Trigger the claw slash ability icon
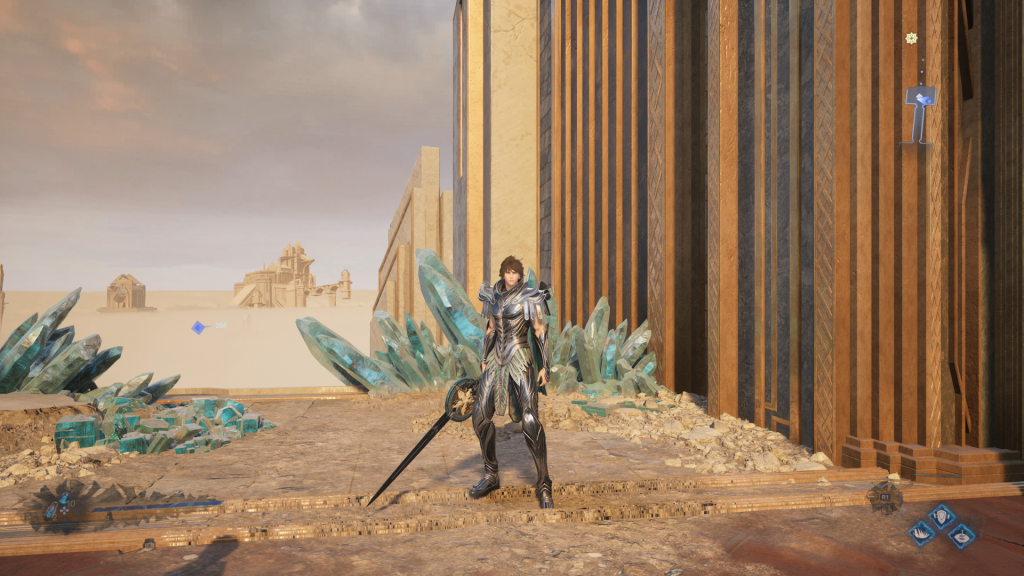 click(x=921, y=534)
